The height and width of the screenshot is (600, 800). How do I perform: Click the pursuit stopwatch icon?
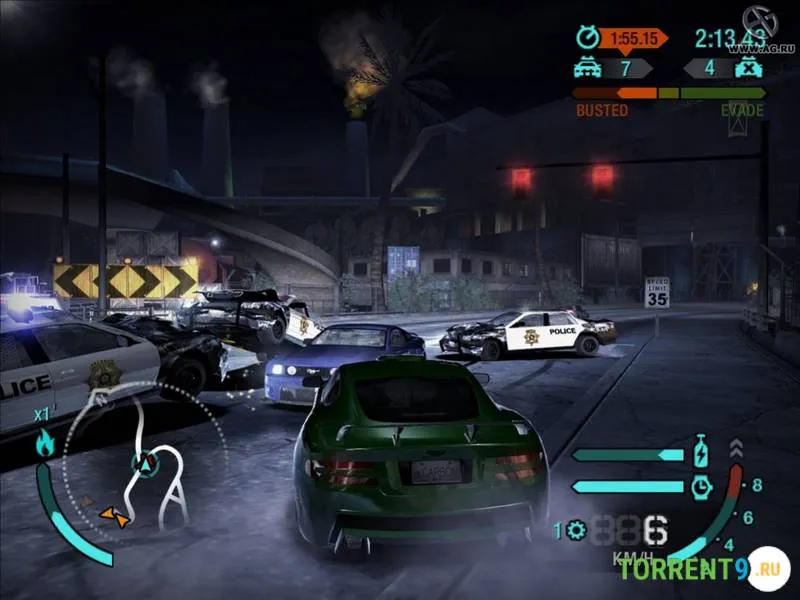tap(586, 38)
